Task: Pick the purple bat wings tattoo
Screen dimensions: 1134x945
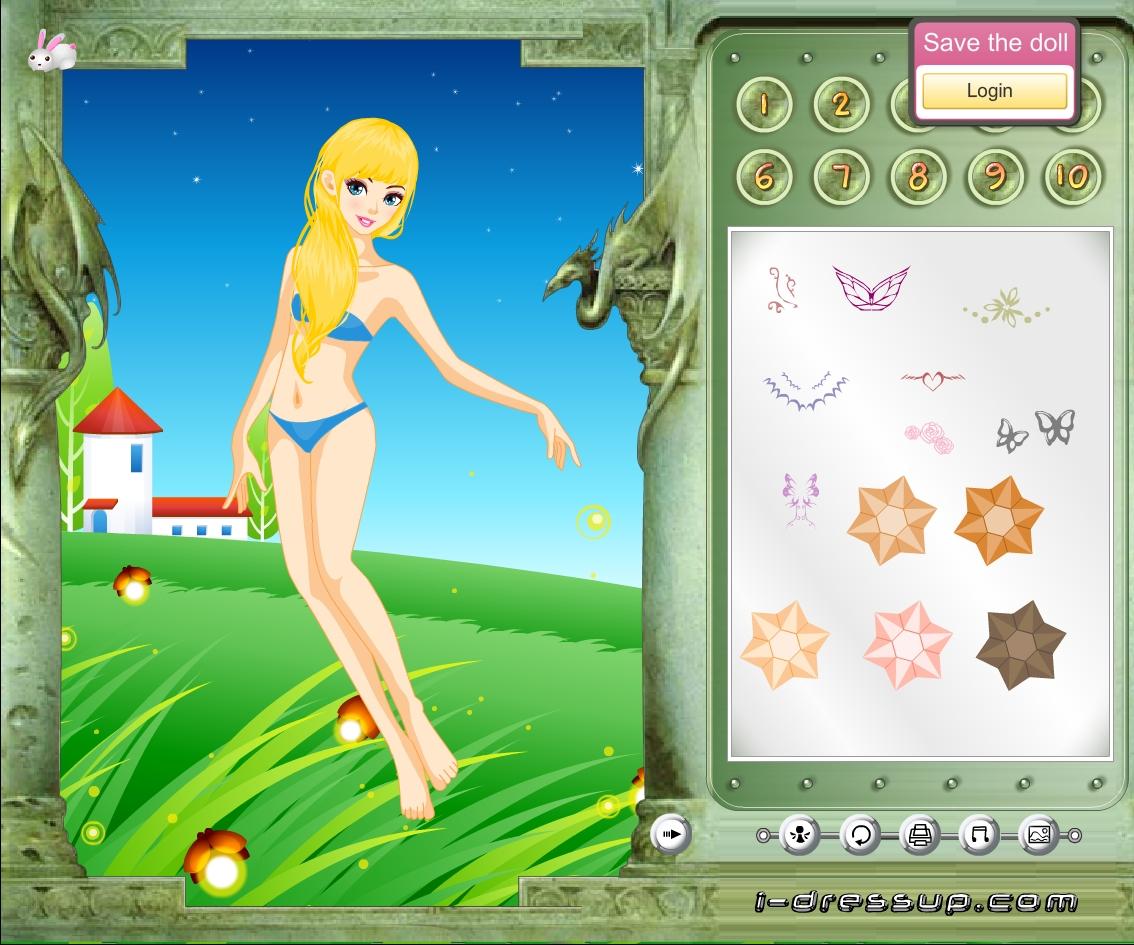Action: coord(805,390)
